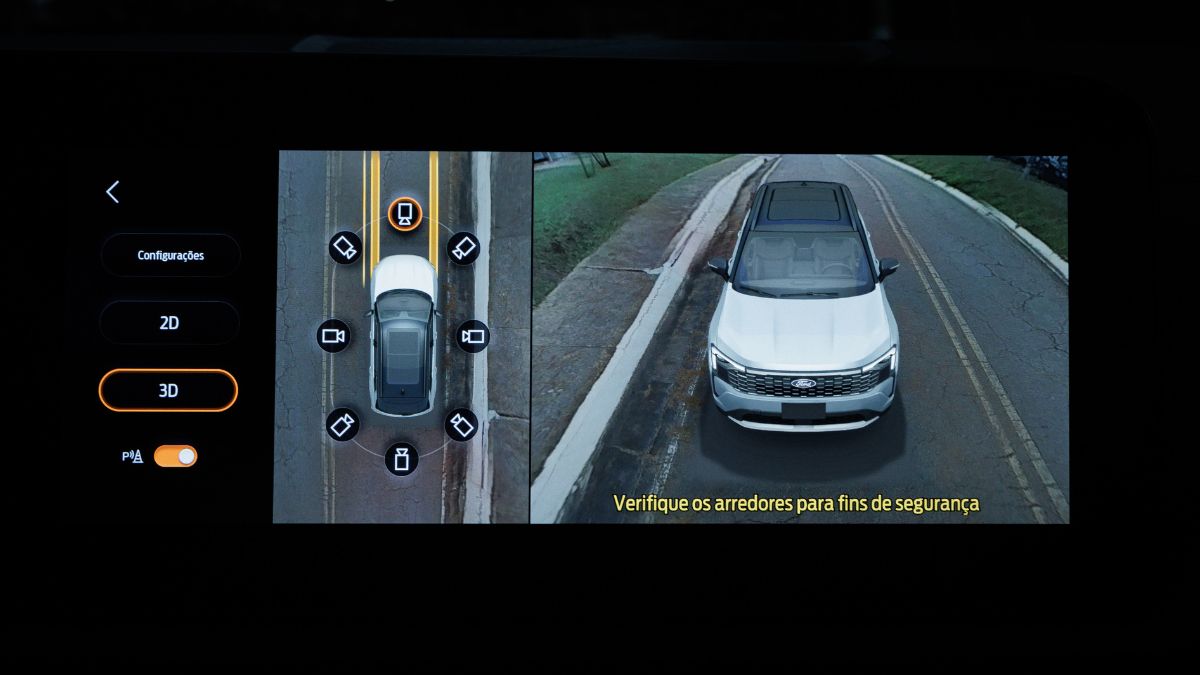1200x675 pixels.
Task: Open the Configurações settings
Action: click(x=170, y=255)
